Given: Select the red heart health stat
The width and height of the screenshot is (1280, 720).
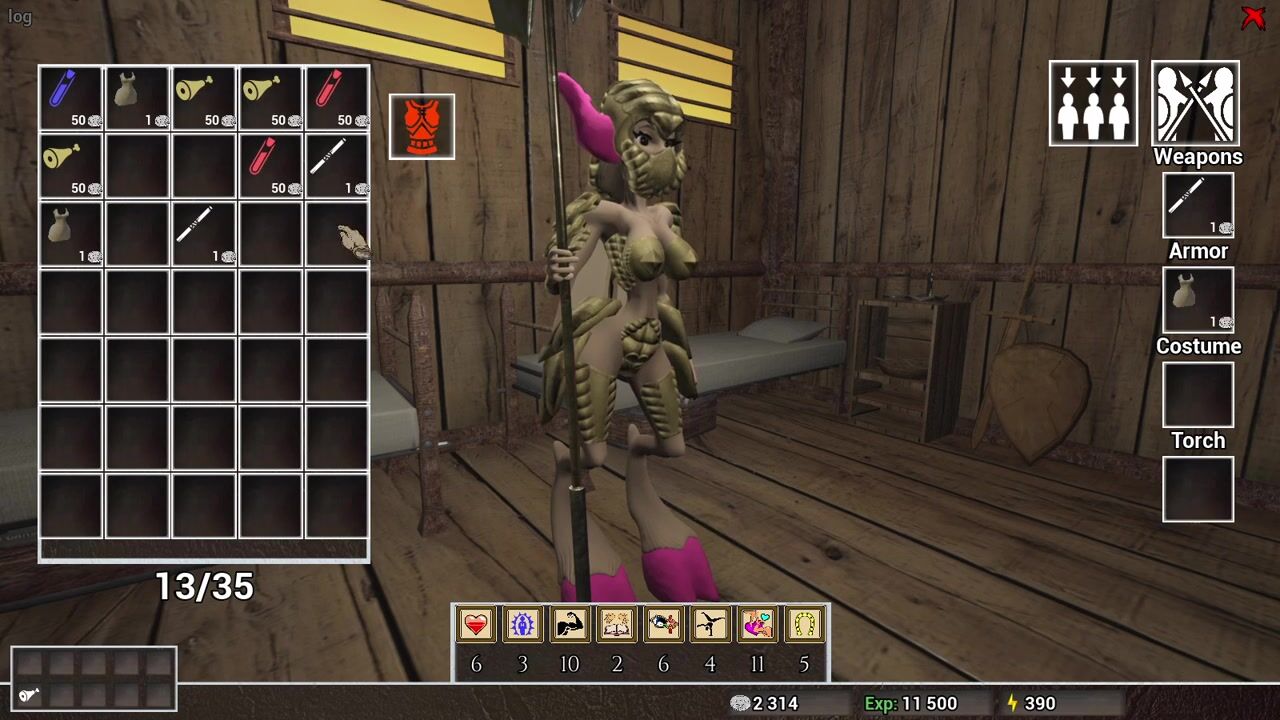Looking at the screenshot, I should click(x=476, y=625).
